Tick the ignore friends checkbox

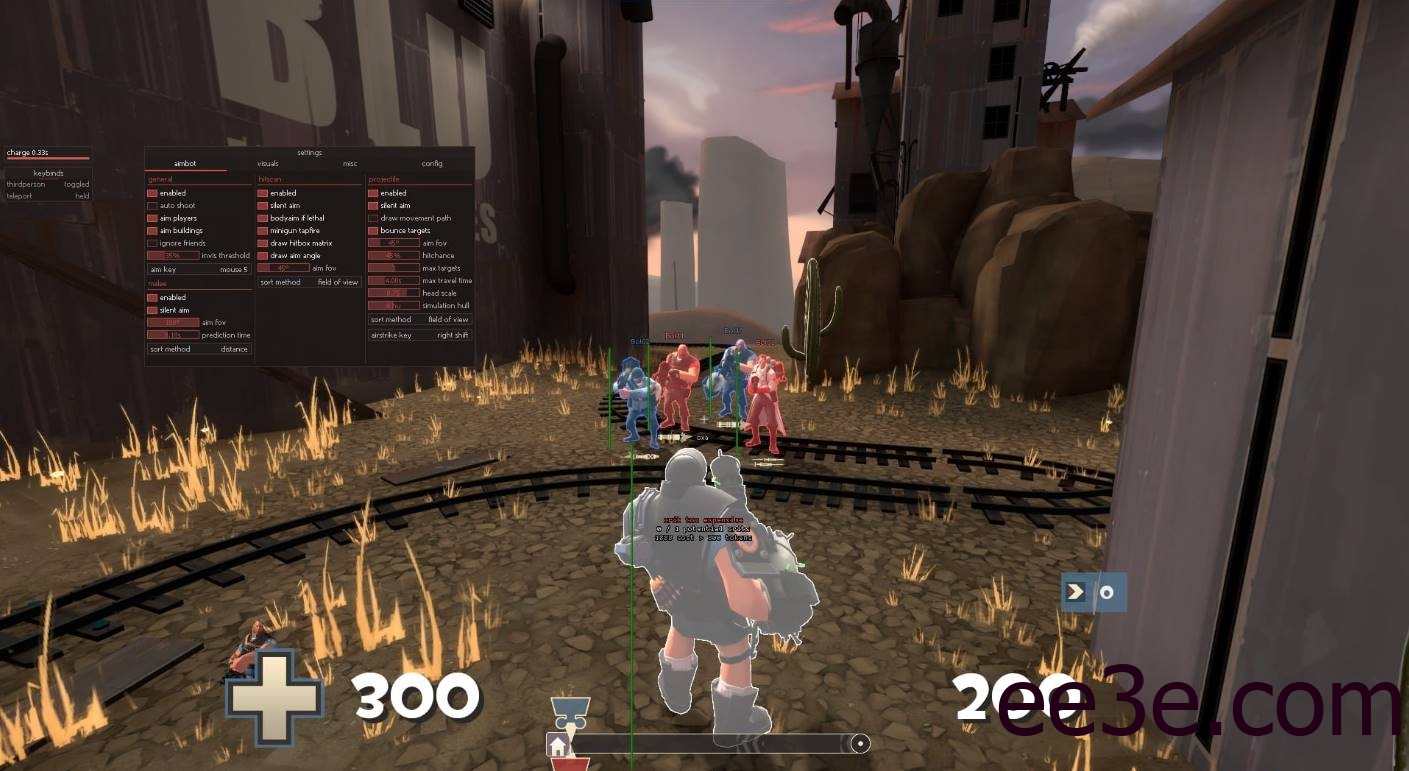coord(153,243)
